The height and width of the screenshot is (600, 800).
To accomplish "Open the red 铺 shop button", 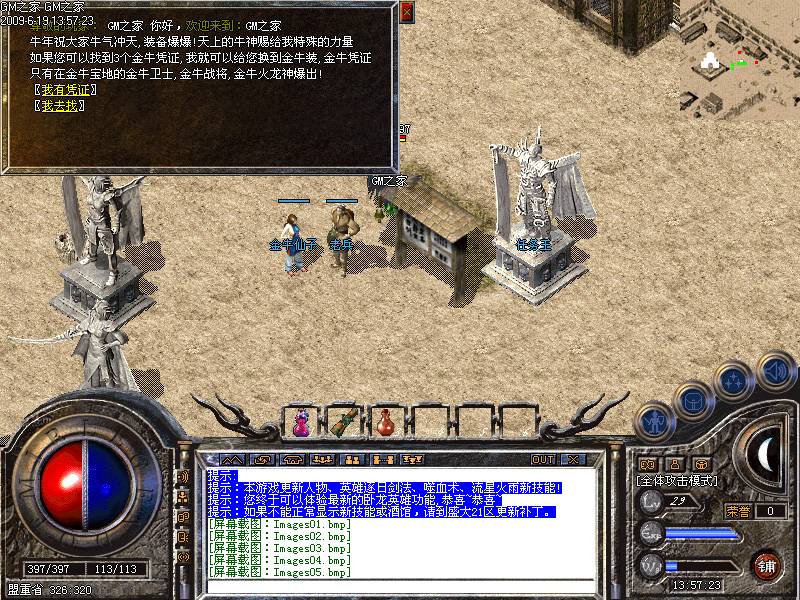I will click(x=766, y=565).
